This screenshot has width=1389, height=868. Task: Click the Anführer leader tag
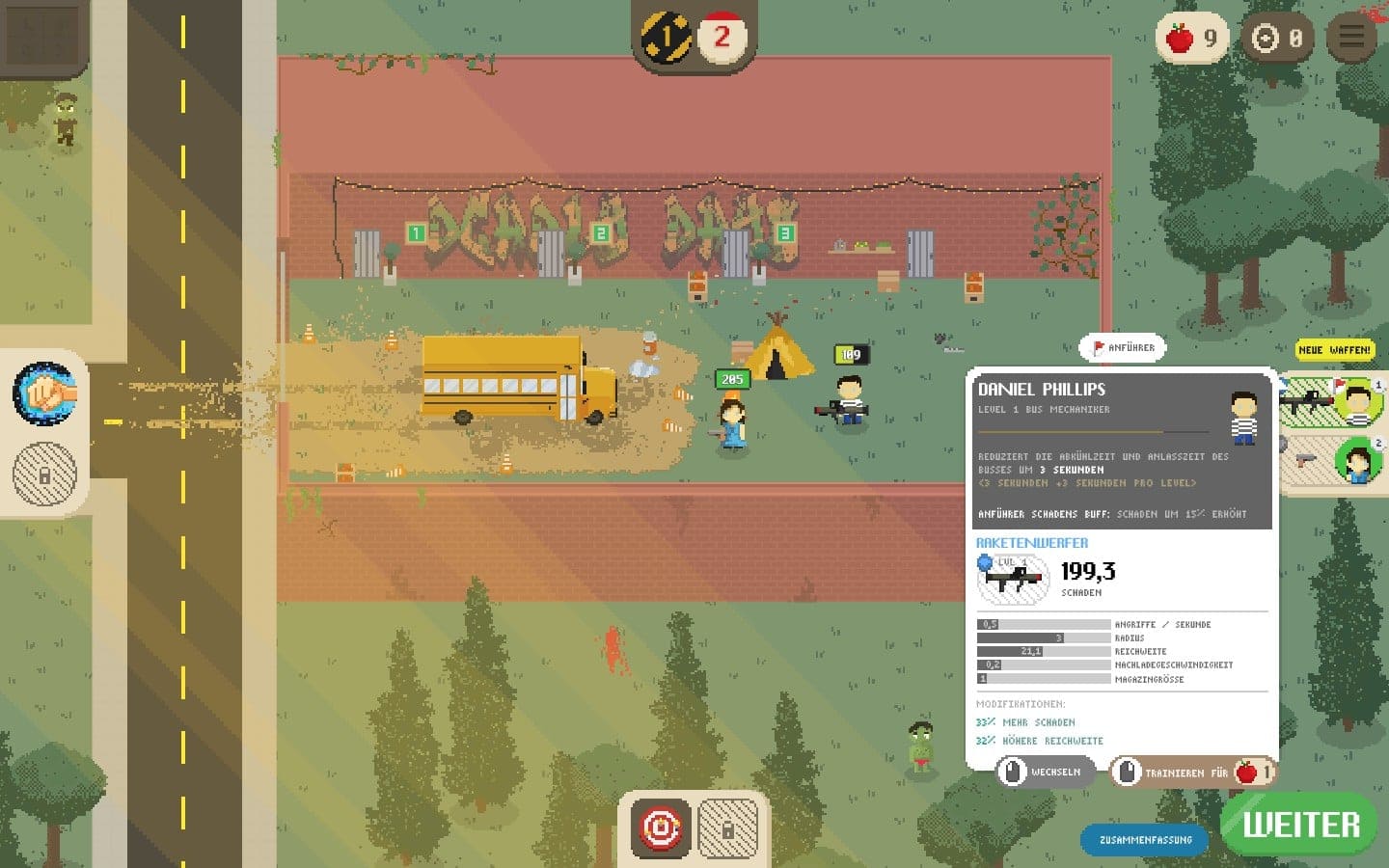coord(1123,347)
